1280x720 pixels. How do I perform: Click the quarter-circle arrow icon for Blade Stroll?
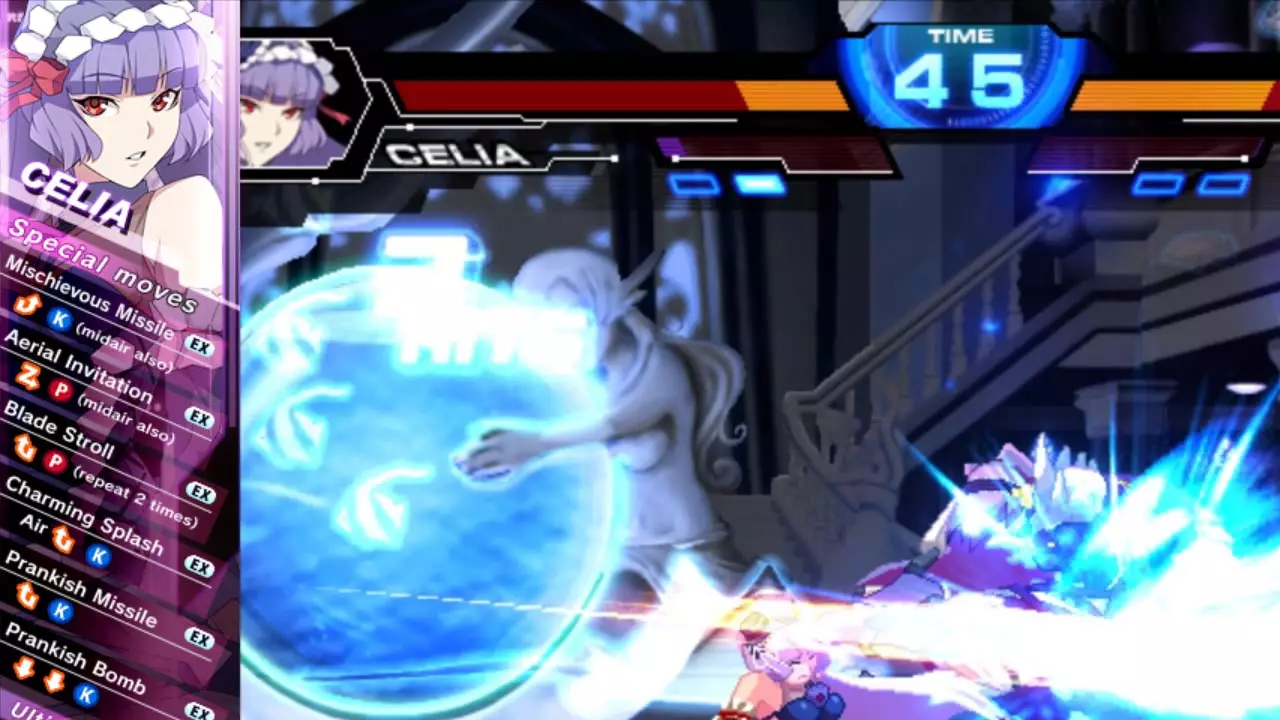25,446
